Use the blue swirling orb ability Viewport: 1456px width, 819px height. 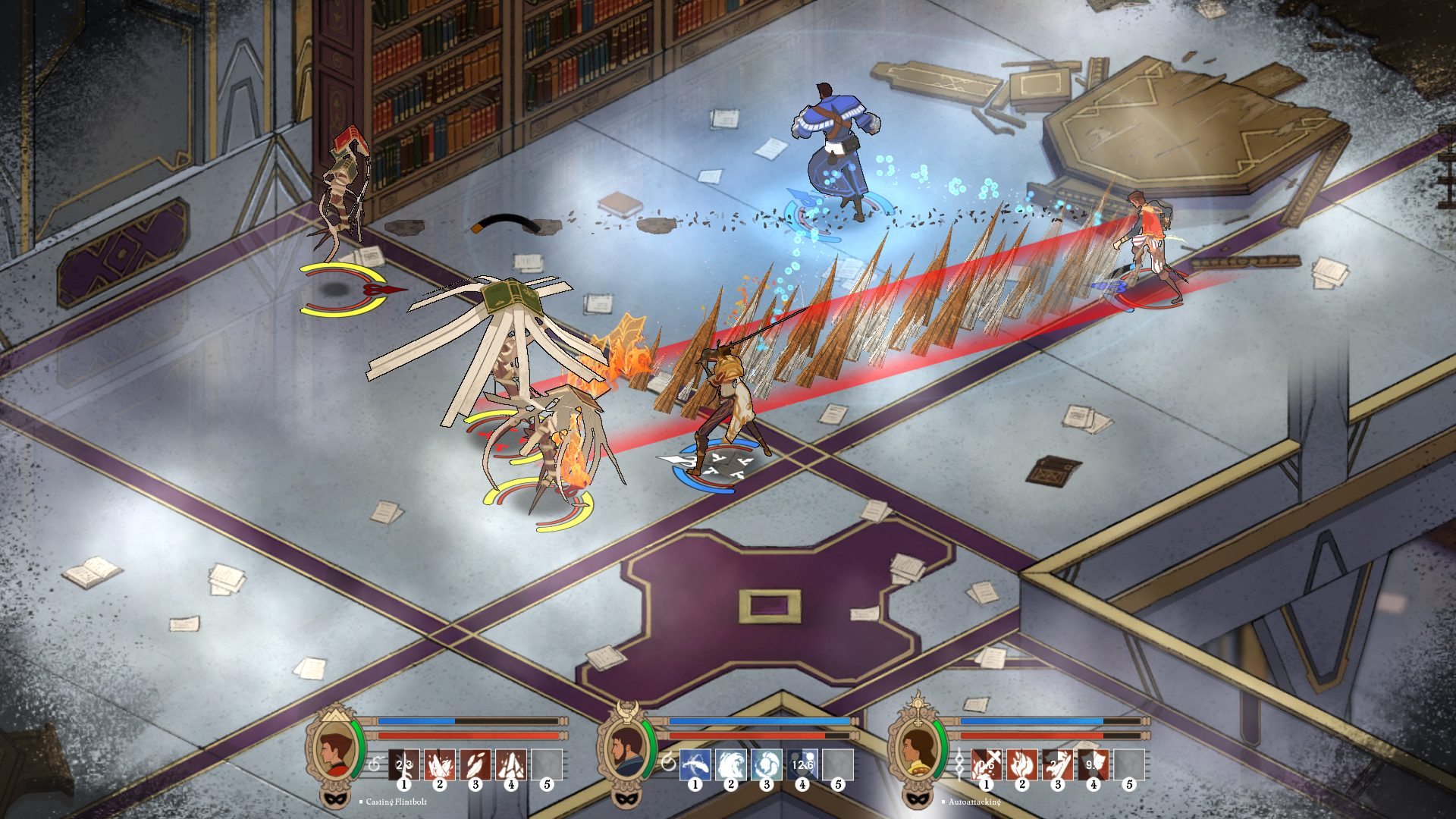point(767,764)
